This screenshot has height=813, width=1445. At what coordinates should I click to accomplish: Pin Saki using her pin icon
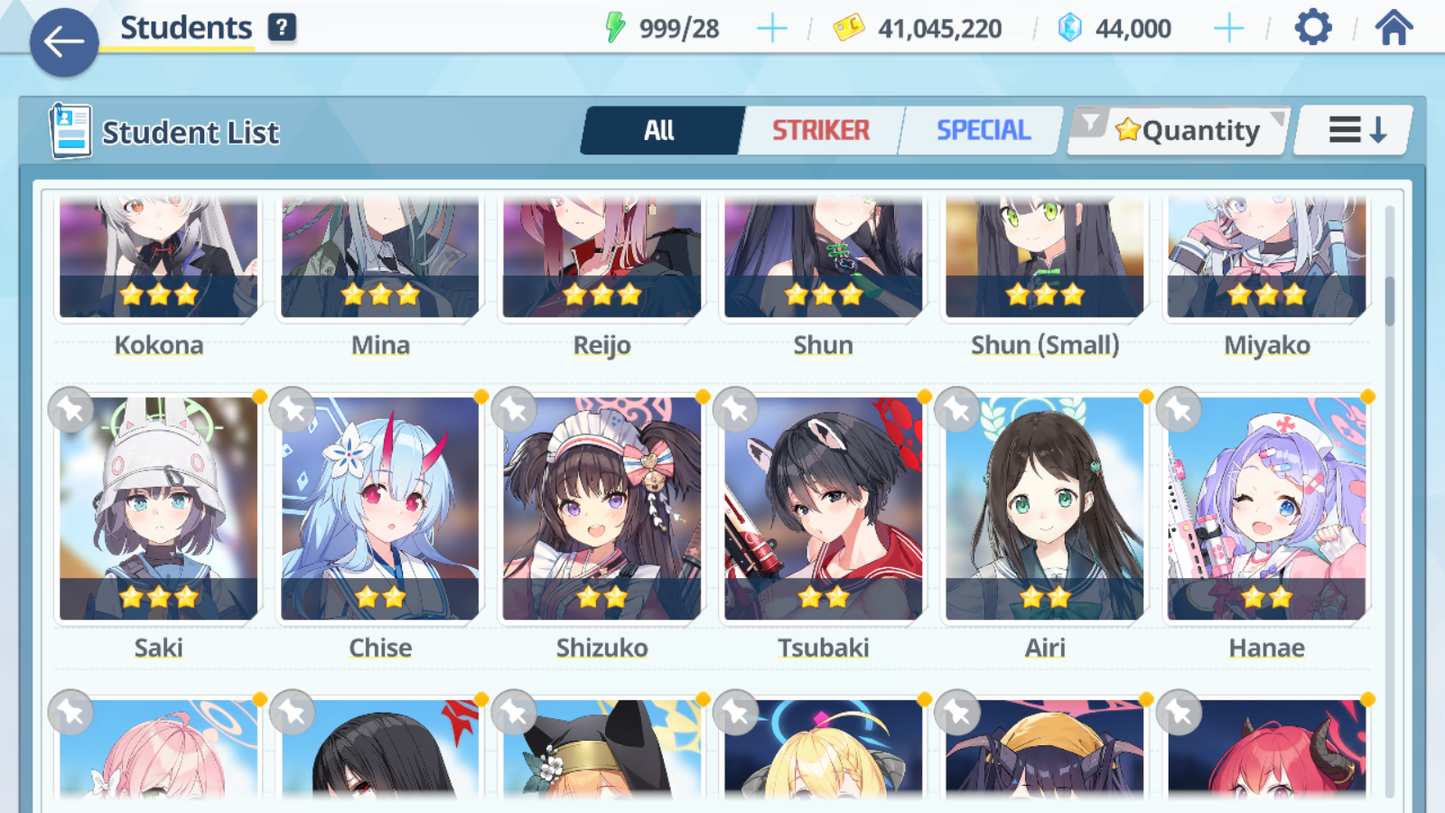71,410
